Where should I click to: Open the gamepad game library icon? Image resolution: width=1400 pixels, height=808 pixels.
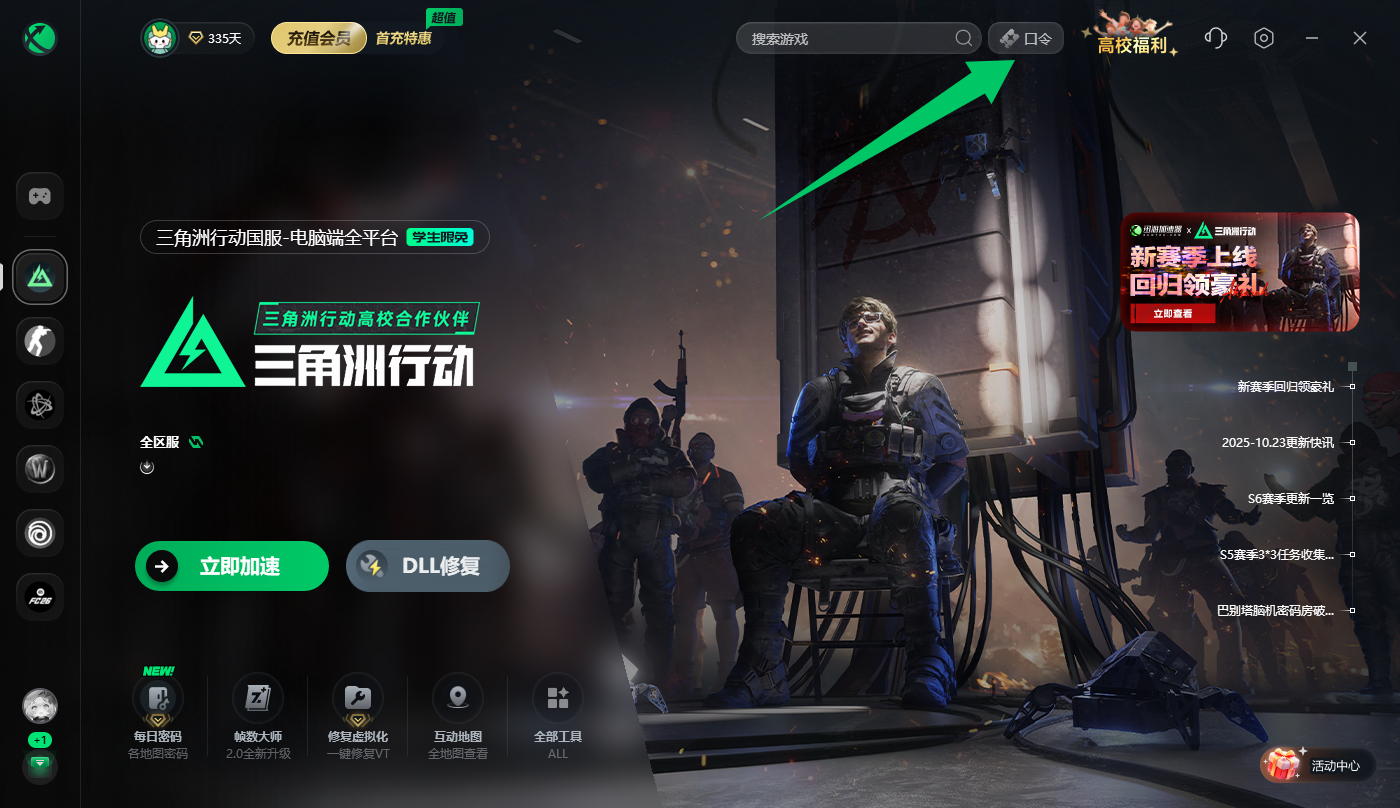(40, 196)
